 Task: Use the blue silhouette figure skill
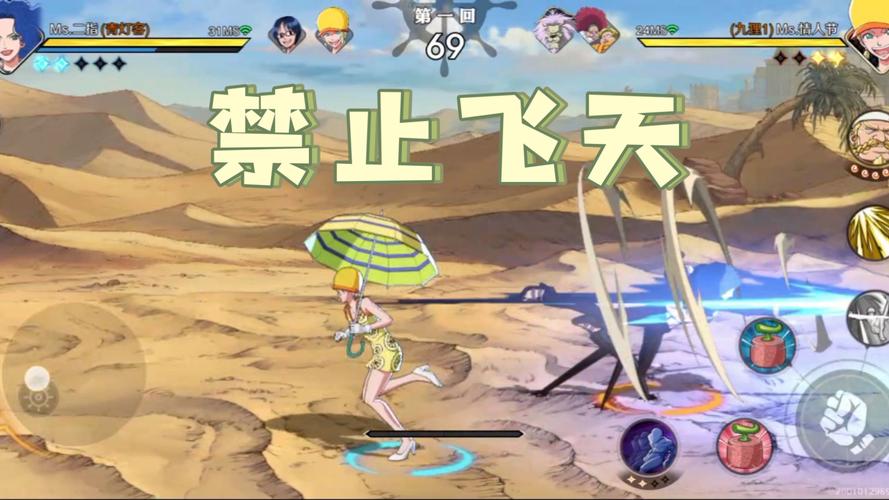point(648,448)
